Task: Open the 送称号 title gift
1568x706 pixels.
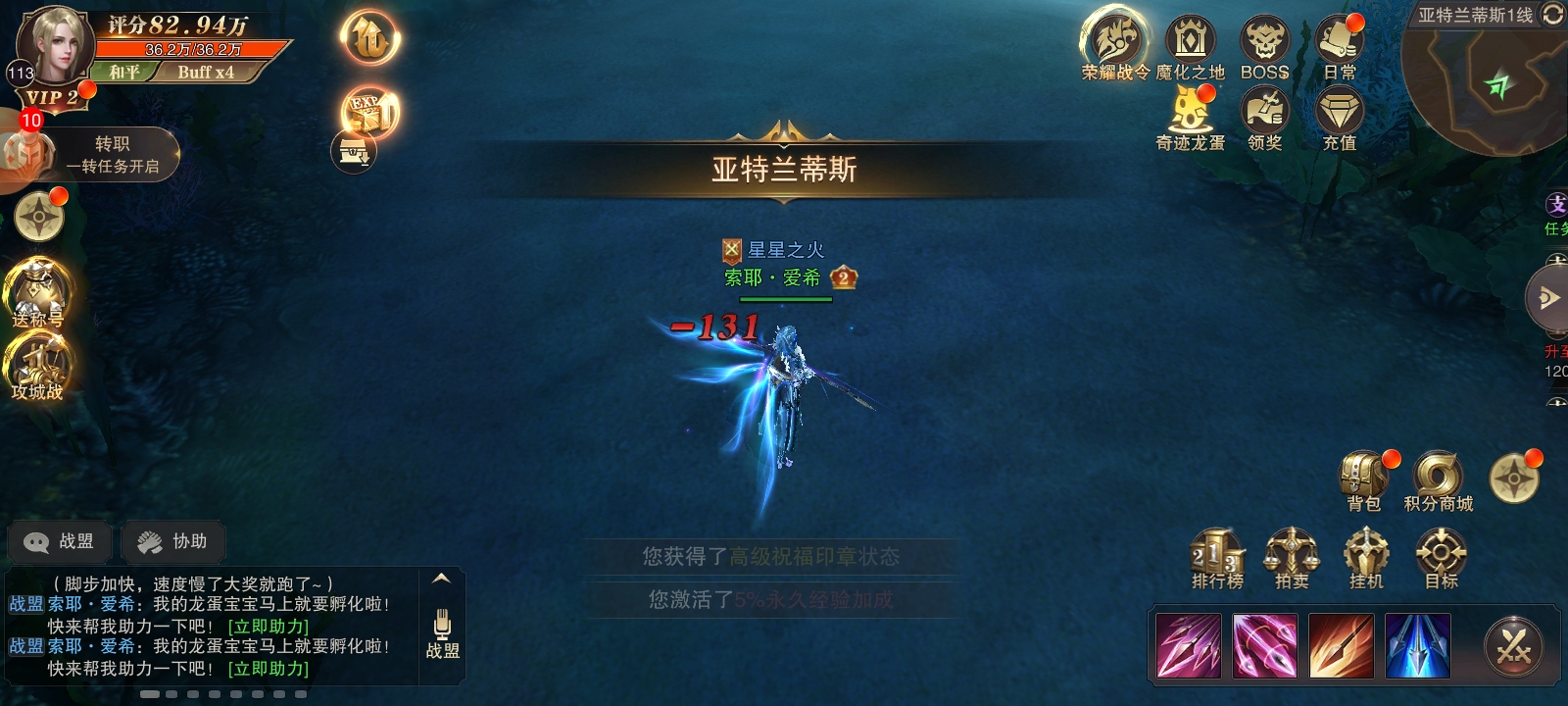Action: 37,294
